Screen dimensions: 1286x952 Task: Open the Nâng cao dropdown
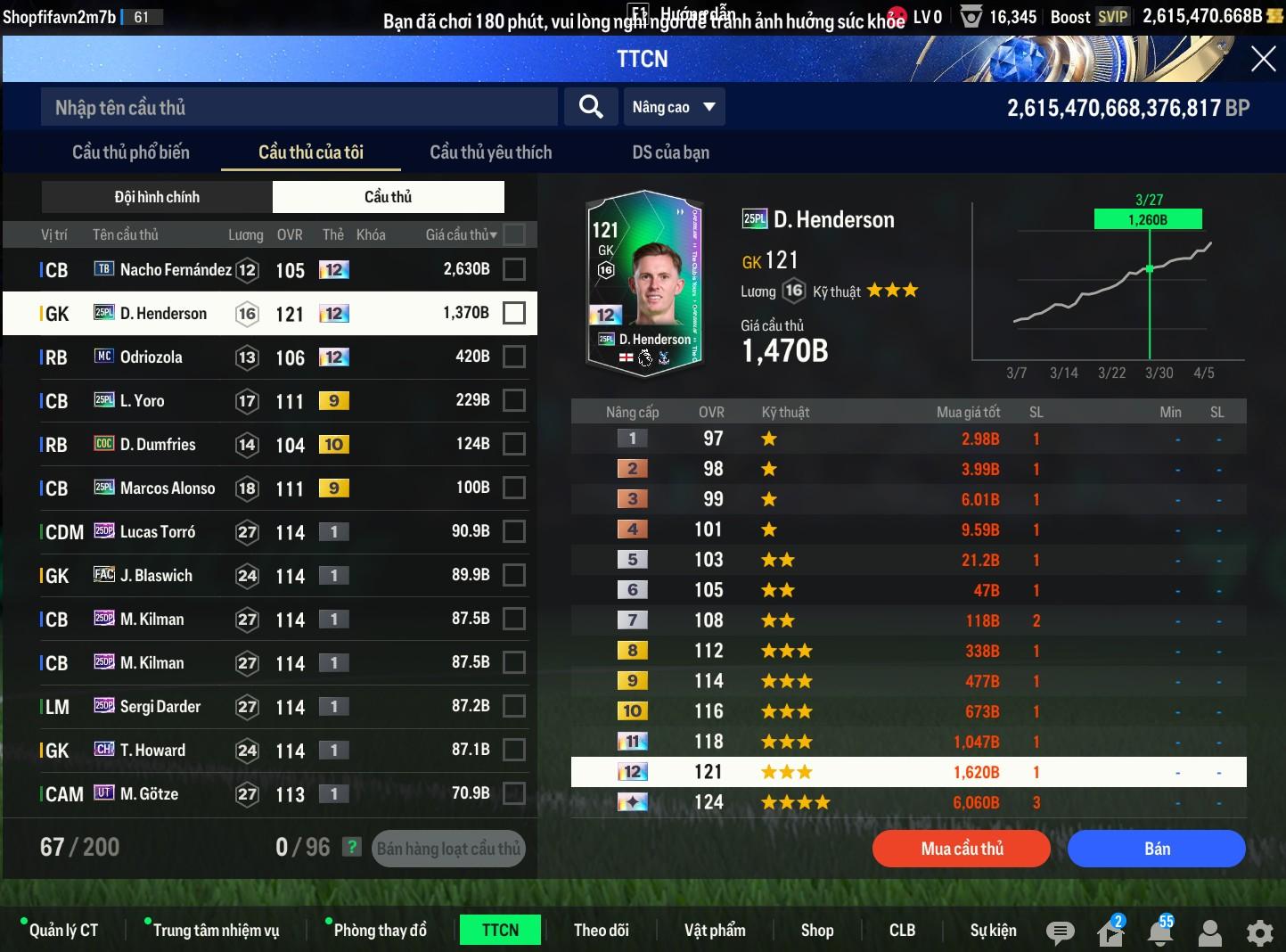pyautogui.click(x=673, y=107)
